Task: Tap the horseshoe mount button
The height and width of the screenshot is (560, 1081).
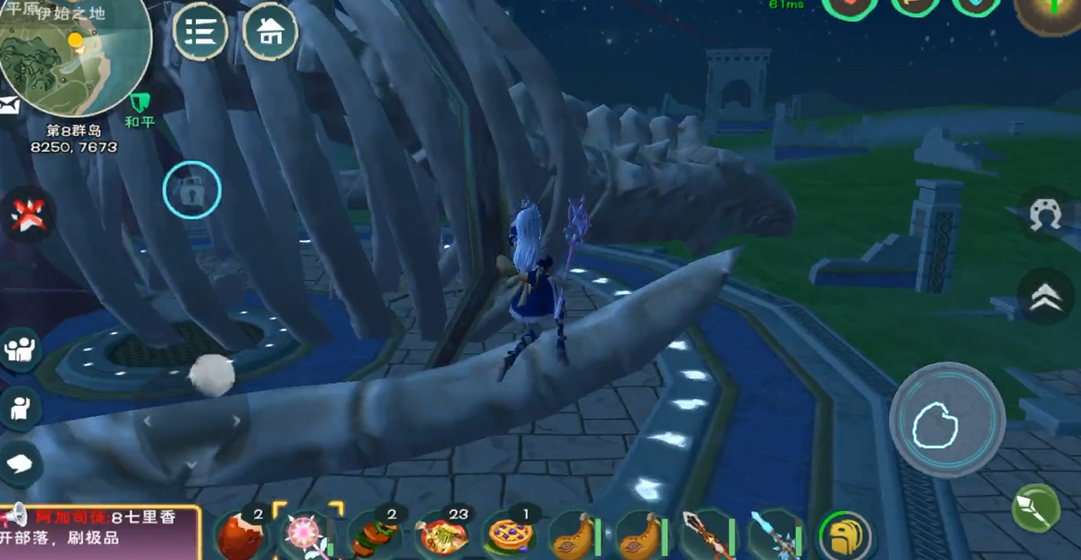Action: pyautogui.click(x=1045, y=216)
